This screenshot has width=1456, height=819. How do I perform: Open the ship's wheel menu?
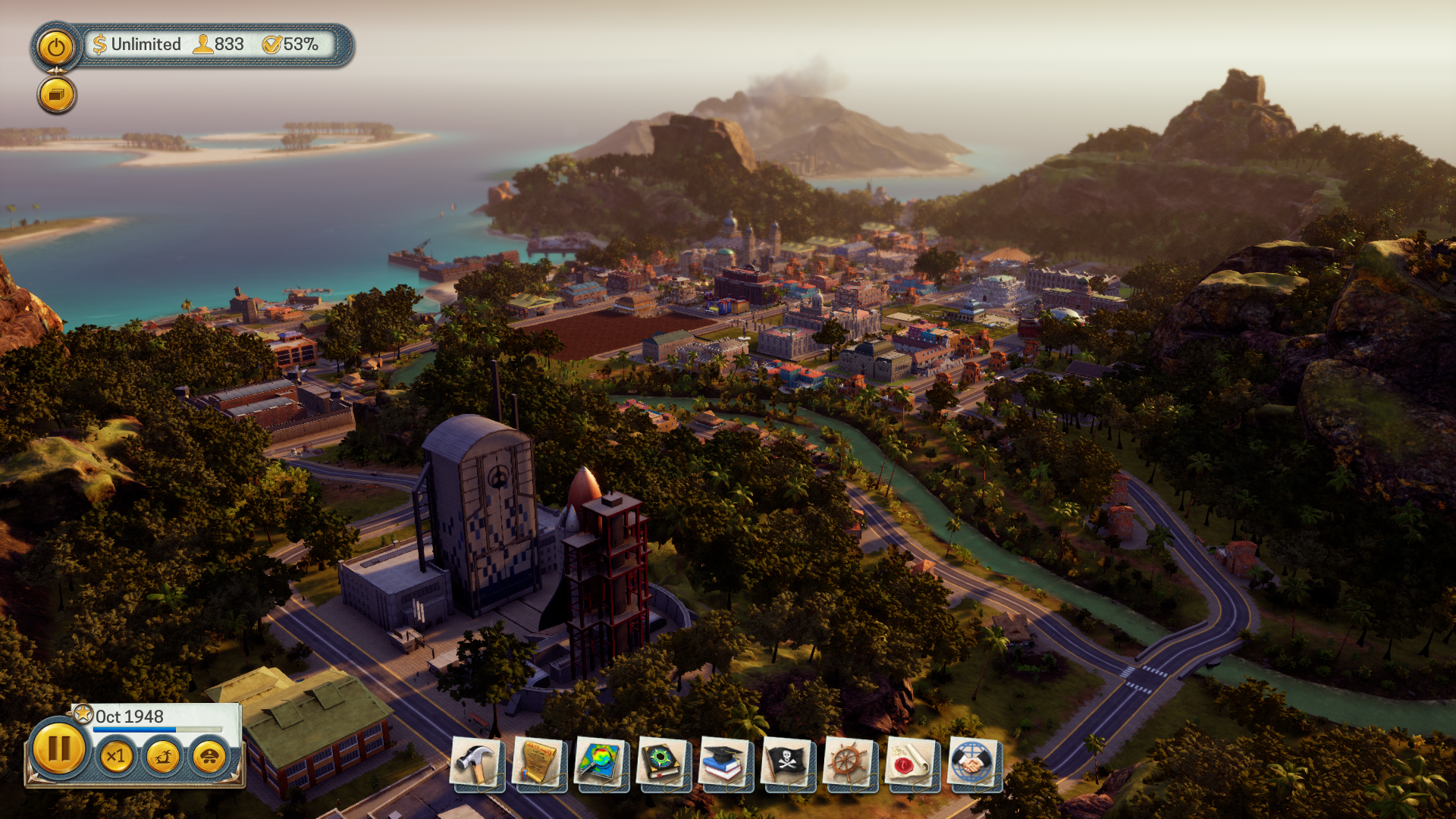[849, 764]
